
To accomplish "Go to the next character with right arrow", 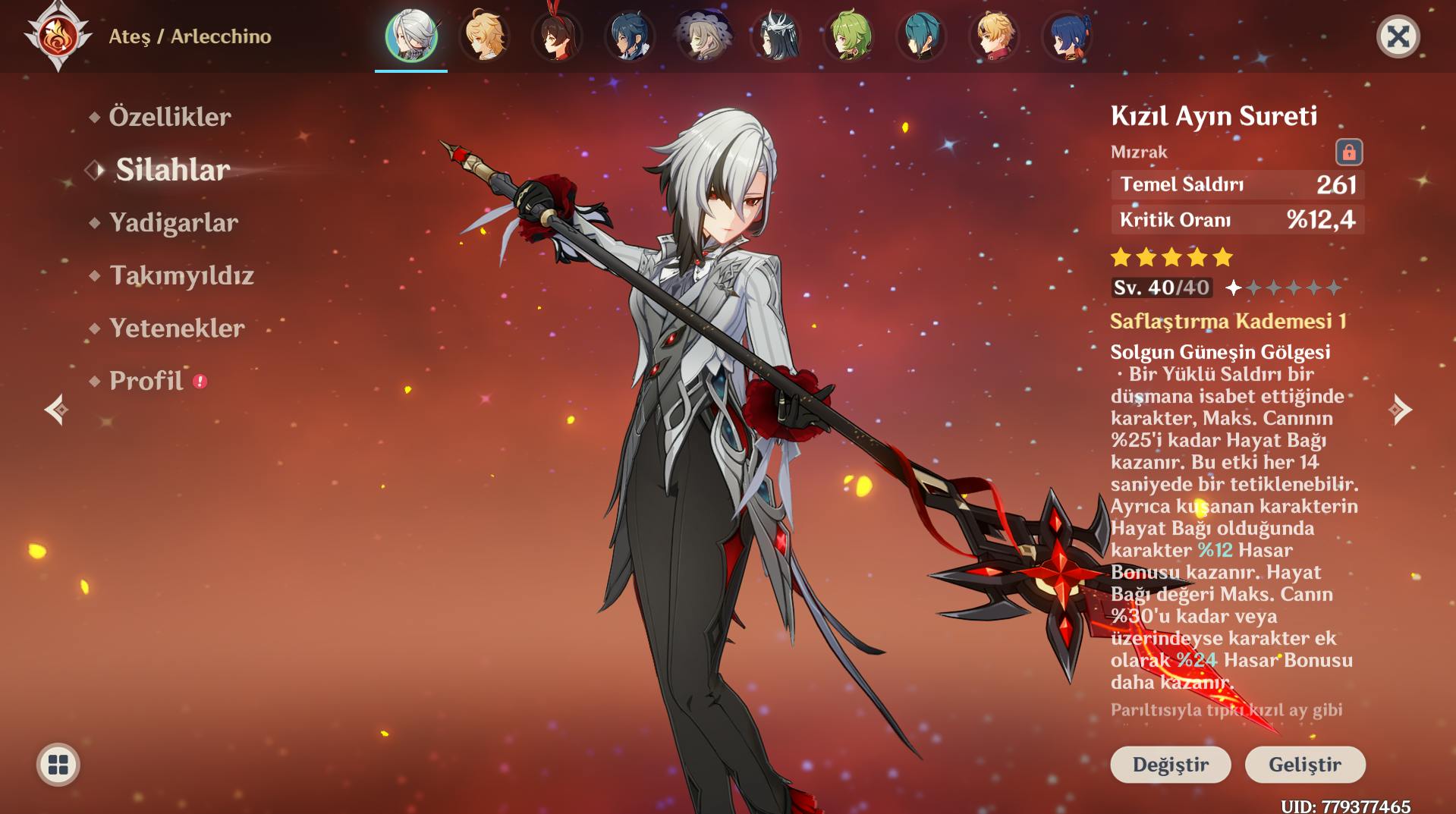I will pos(1400,410).
